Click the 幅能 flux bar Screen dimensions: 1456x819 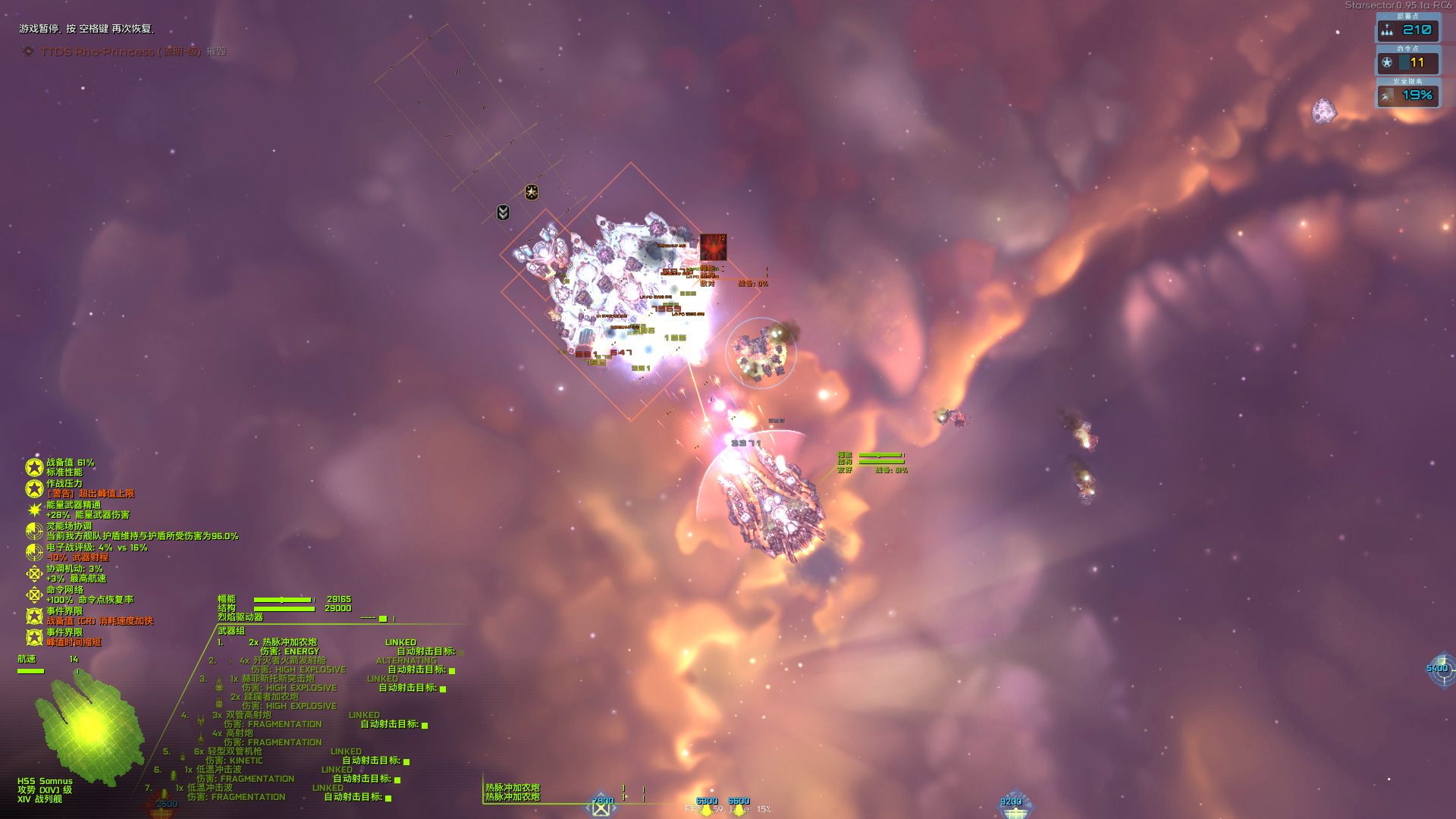tap(284, 599)
